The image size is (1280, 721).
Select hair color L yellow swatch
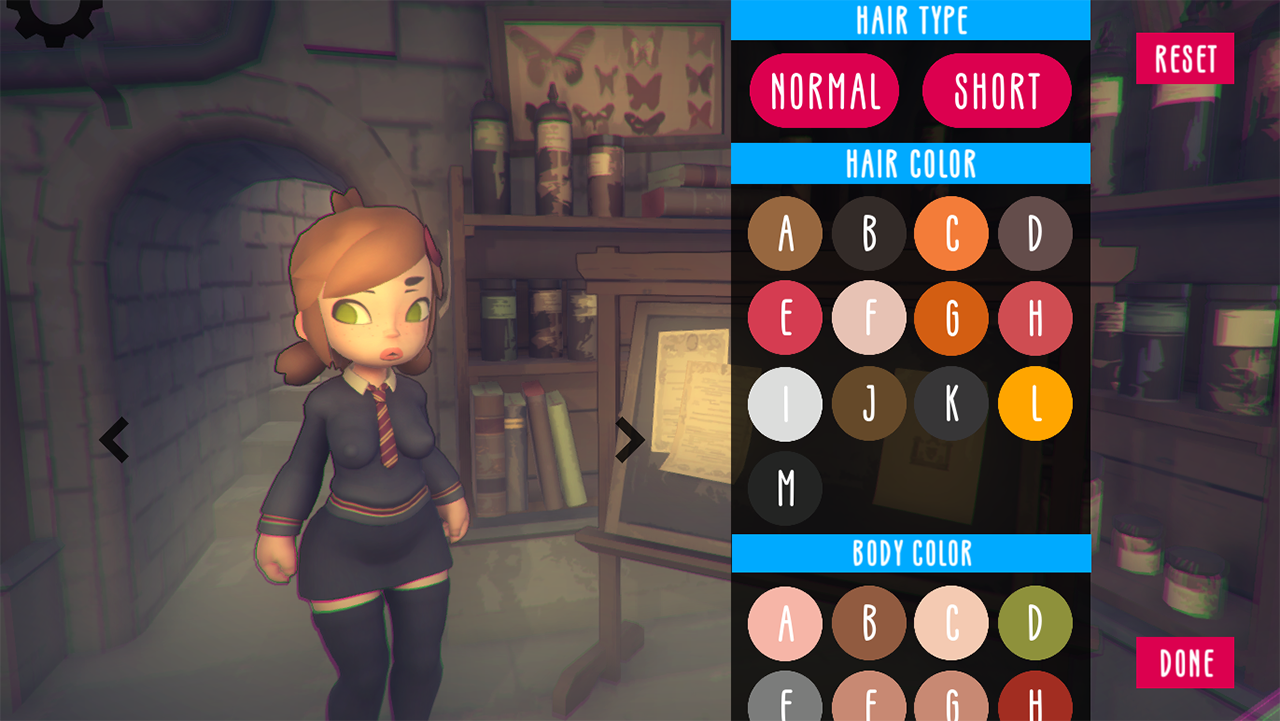(x=1035, y=404)
